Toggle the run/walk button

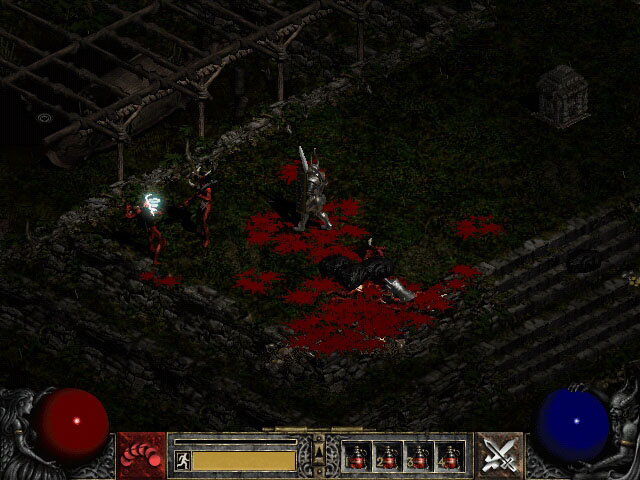[x=182, y=460]
